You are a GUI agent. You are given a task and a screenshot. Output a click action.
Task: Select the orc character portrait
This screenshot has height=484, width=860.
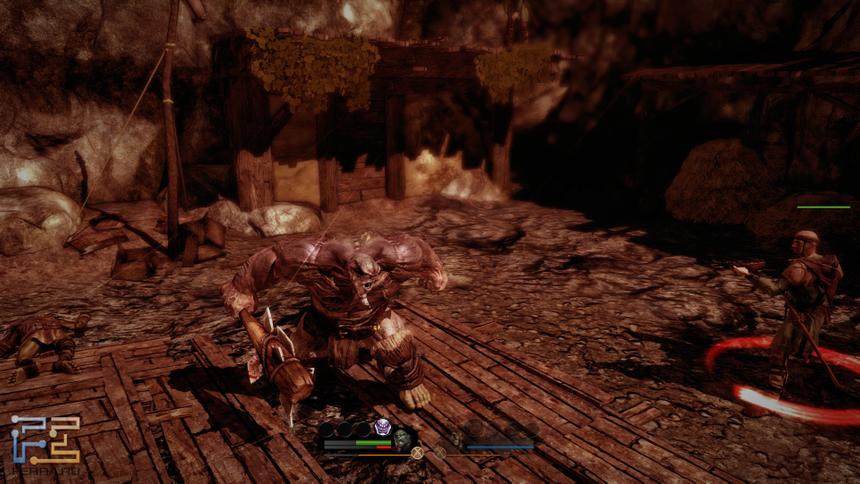click(x=401, y=438)
